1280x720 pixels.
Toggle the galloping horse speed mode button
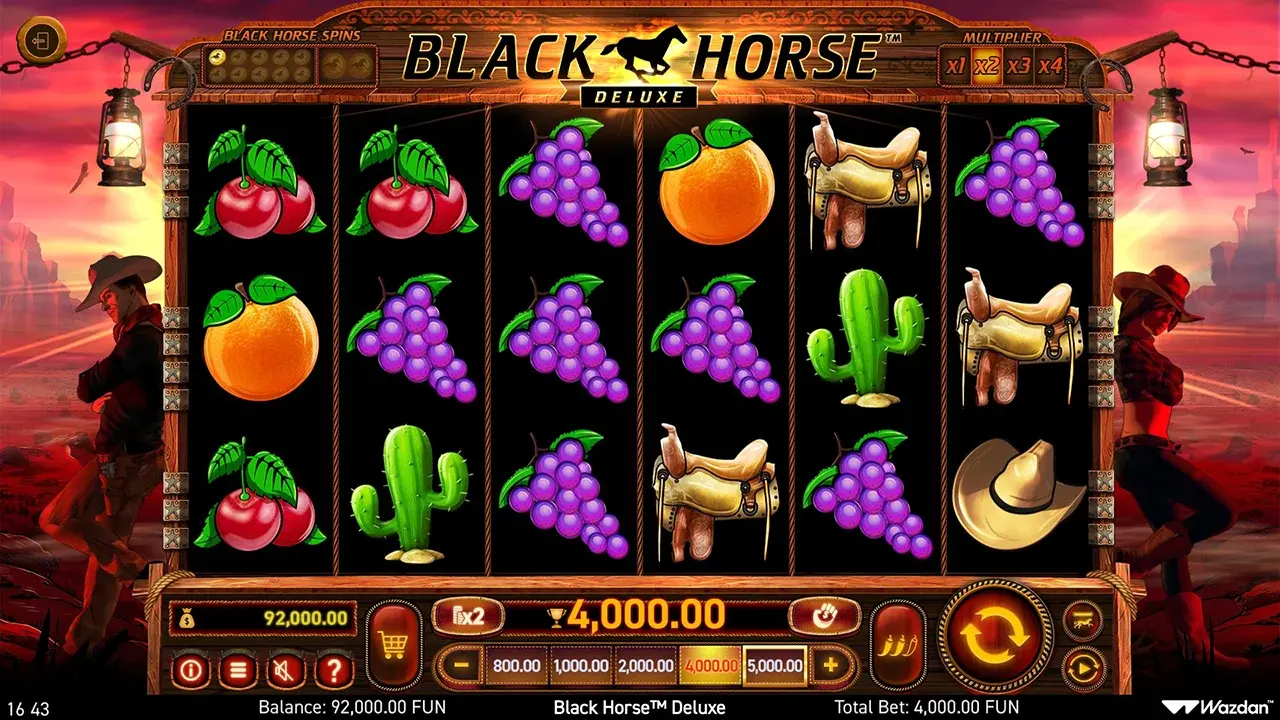[1083, 620]
